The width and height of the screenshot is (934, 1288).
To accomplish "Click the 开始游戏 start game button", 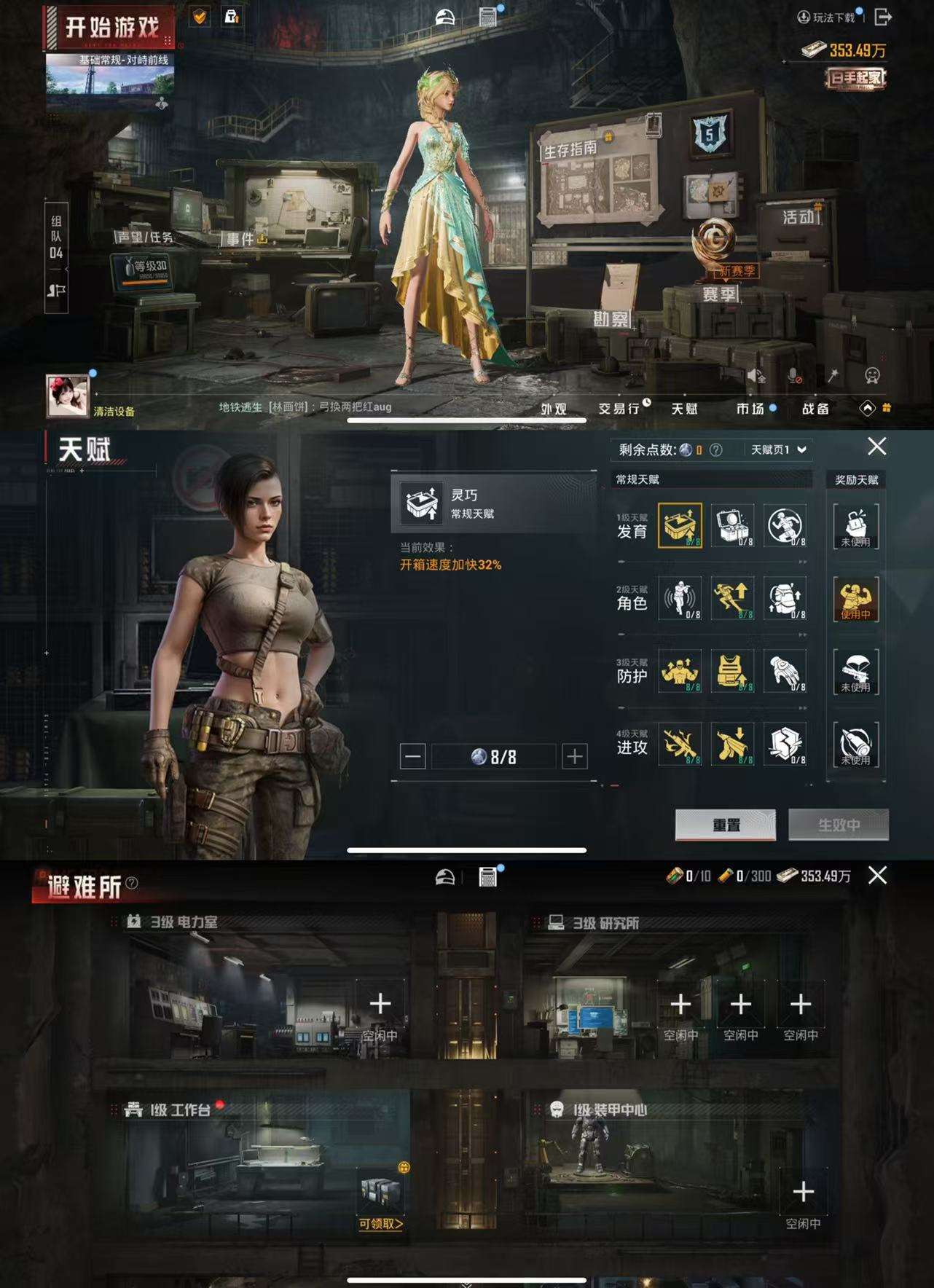I will [111, 28].
